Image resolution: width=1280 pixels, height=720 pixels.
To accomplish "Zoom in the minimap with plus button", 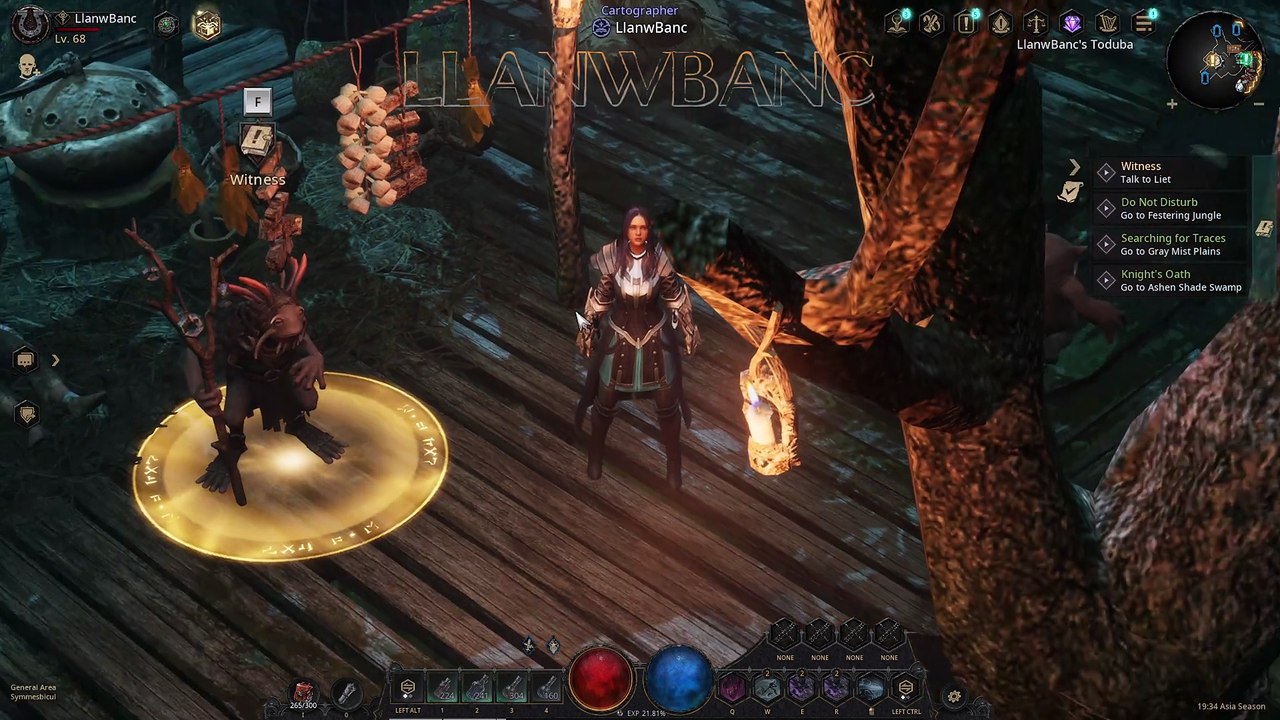I will point(1172,103).
